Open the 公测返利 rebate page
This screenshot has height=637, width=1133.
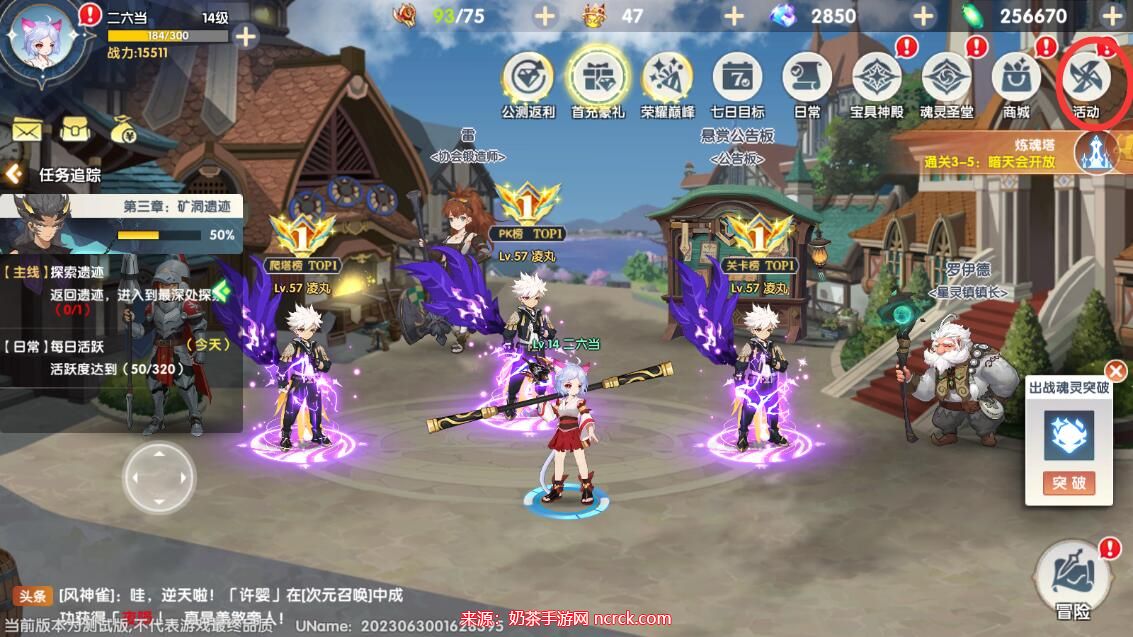(528, 78)
